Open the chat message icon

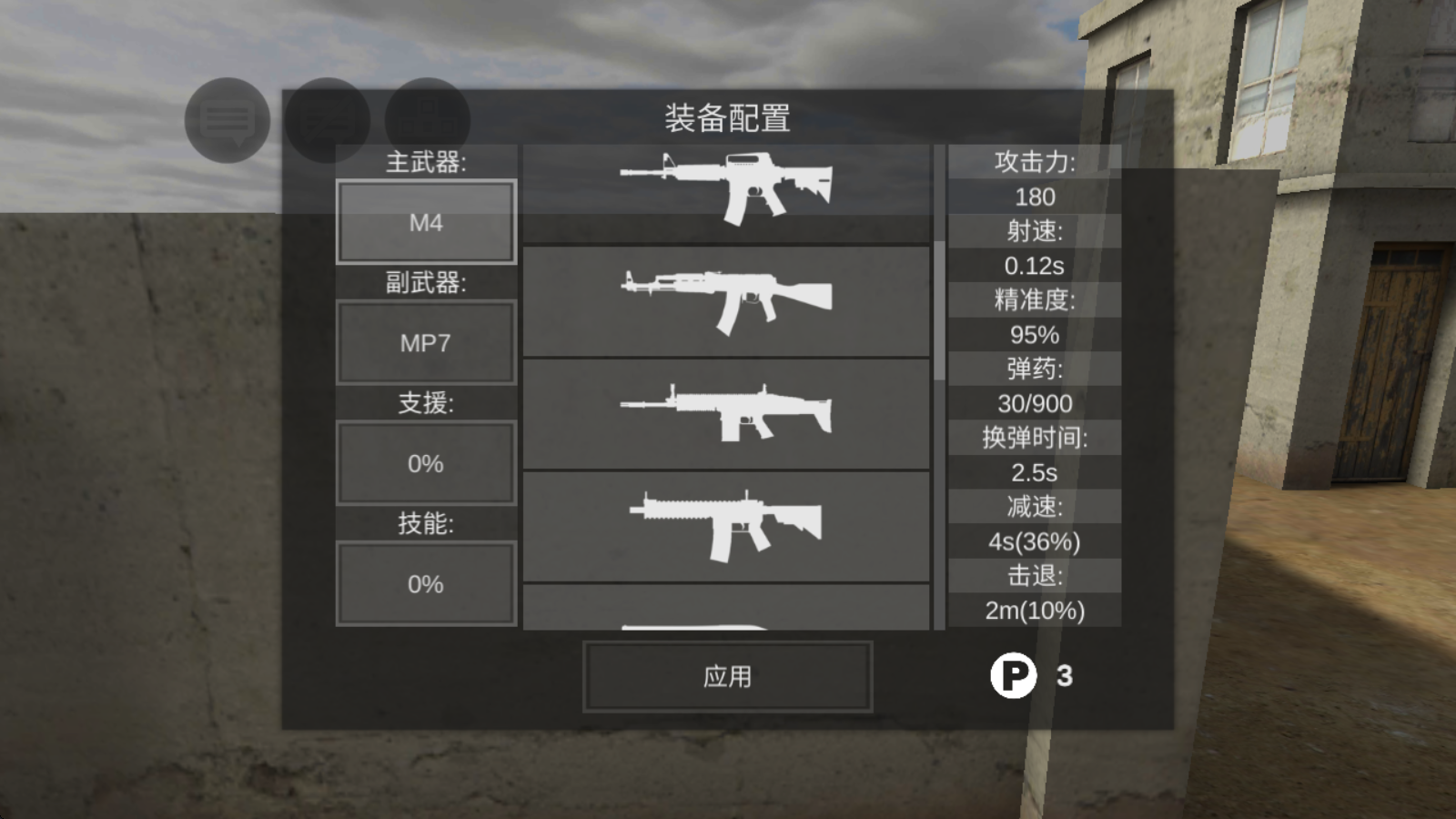(x=227, y=117)
